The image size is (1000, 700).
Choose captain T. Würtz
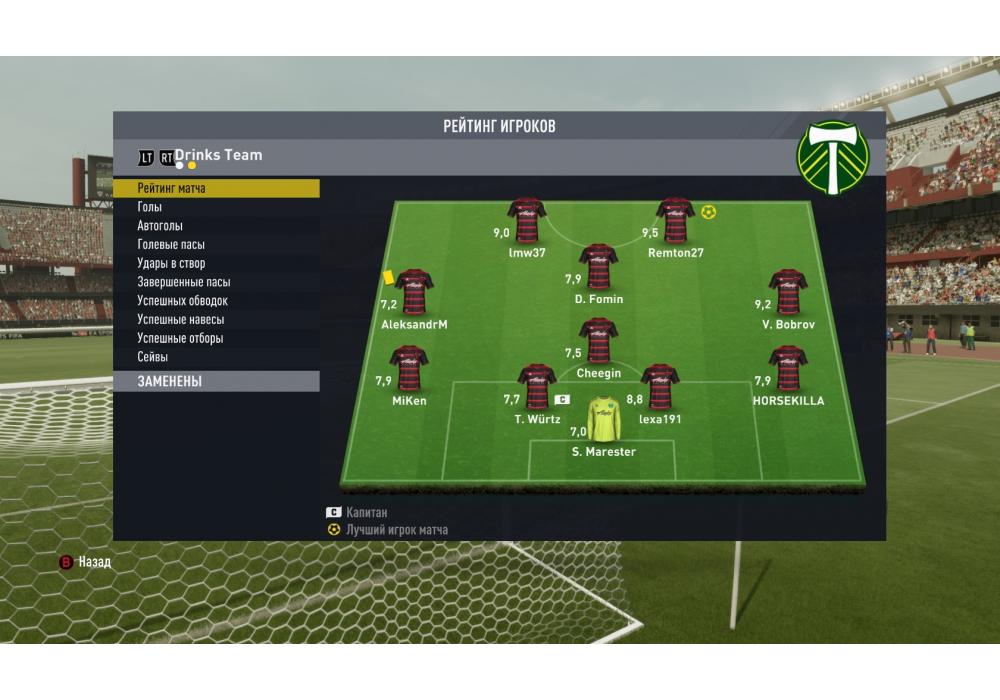(x=537, y=387)
